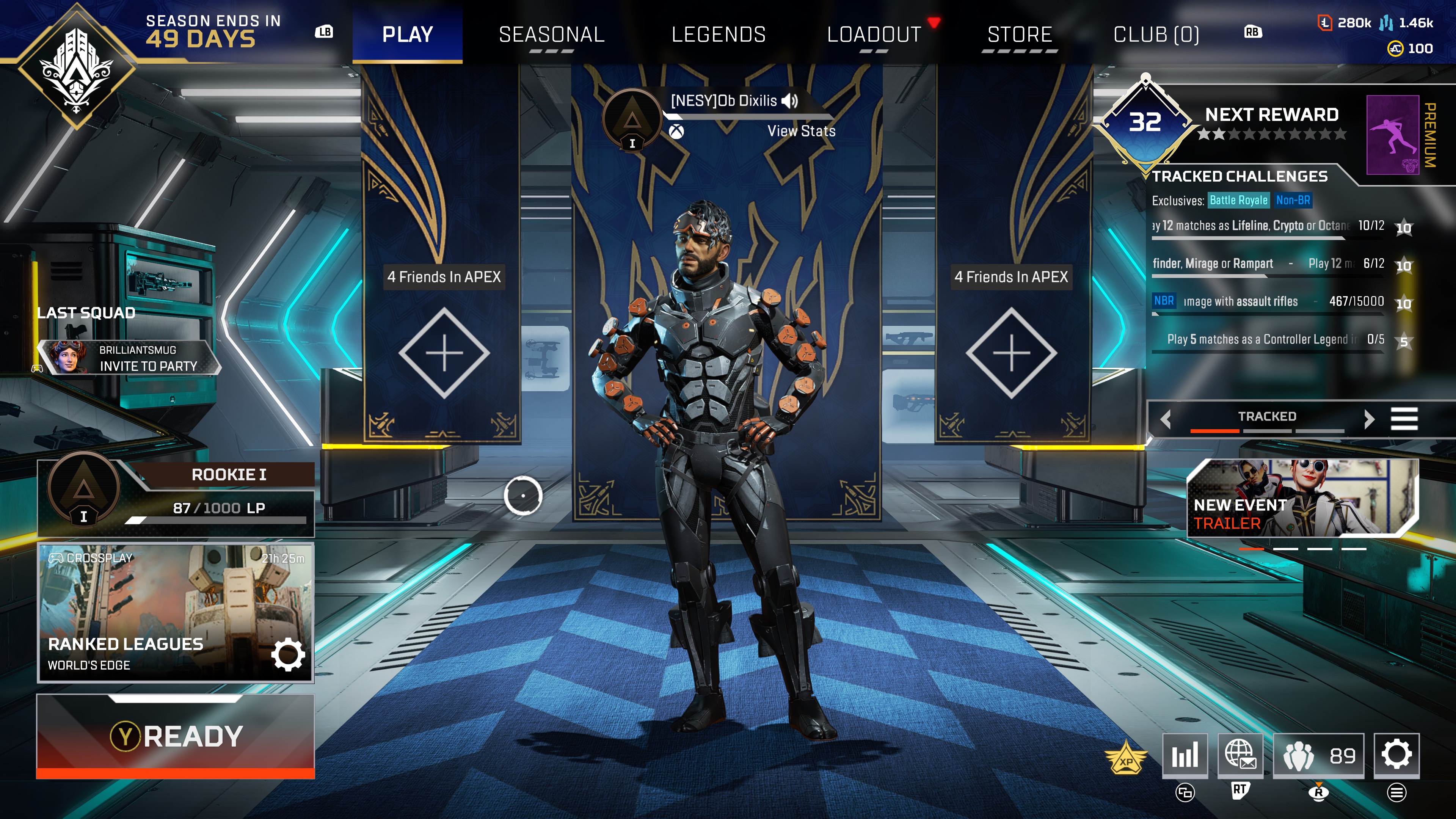The width and height of the screenshot is (1456, 819).
Task: Go to the Loadout tab
Action: pos(874,35)
